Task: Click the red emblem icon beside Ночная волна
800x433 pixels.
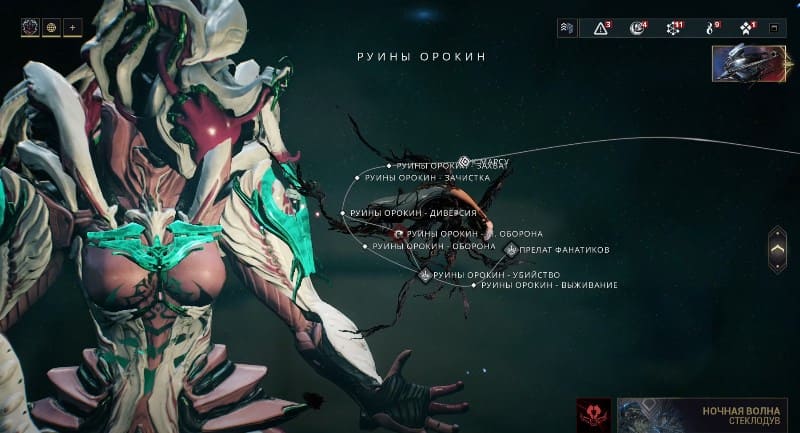Action: click(594, 415)
